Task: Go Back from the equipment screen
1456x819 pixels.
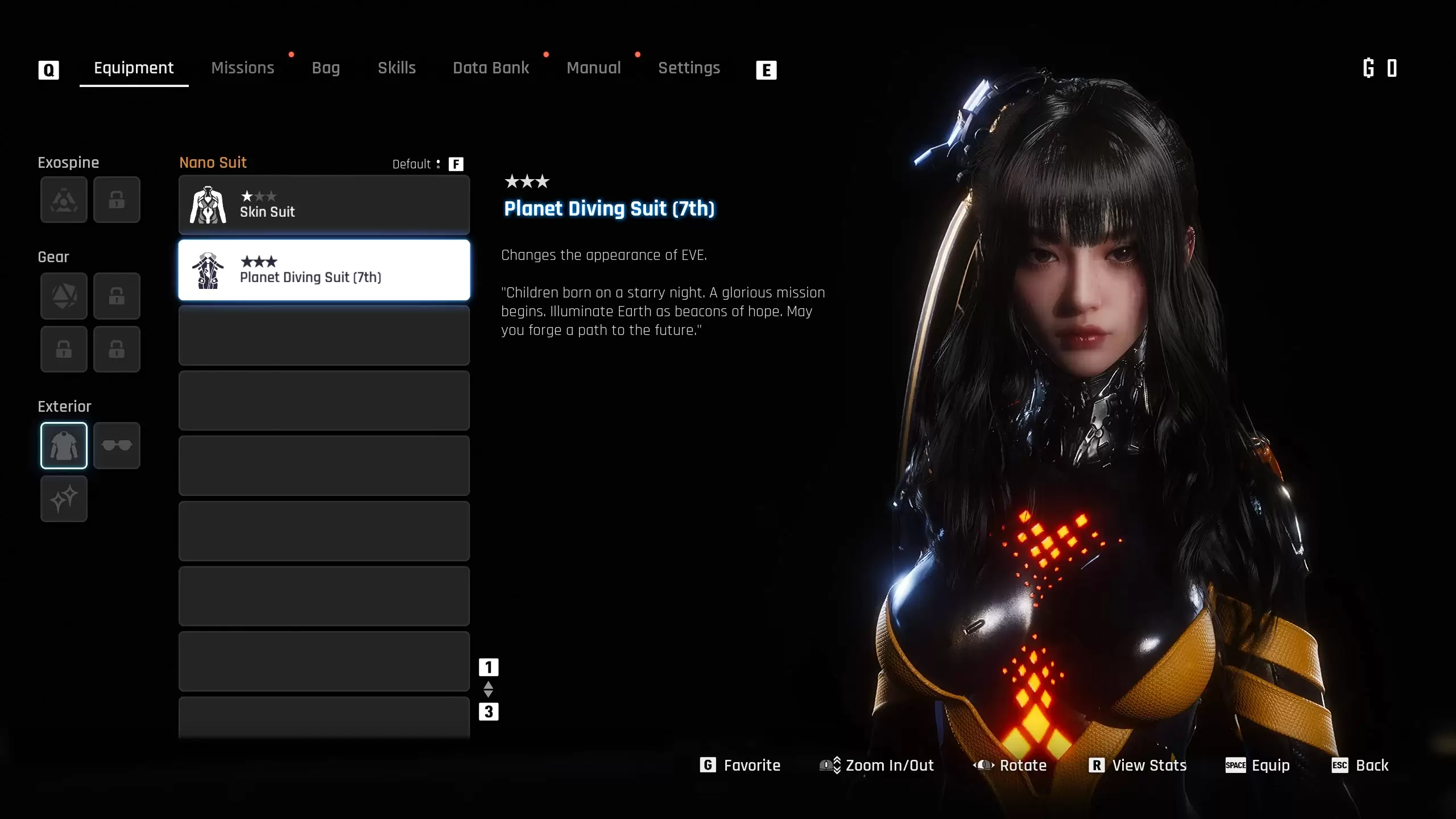Action: pos(1360,766)
